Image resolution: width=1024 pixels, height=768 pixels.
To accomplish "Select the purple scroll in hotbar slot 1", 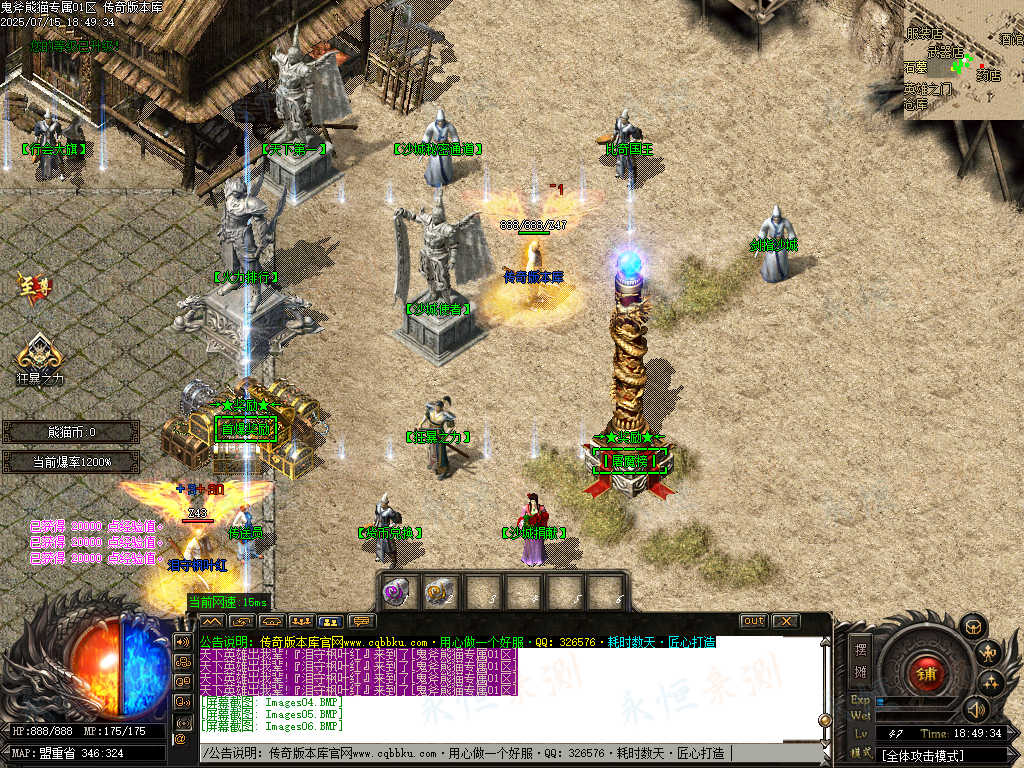I will (398, 591).
